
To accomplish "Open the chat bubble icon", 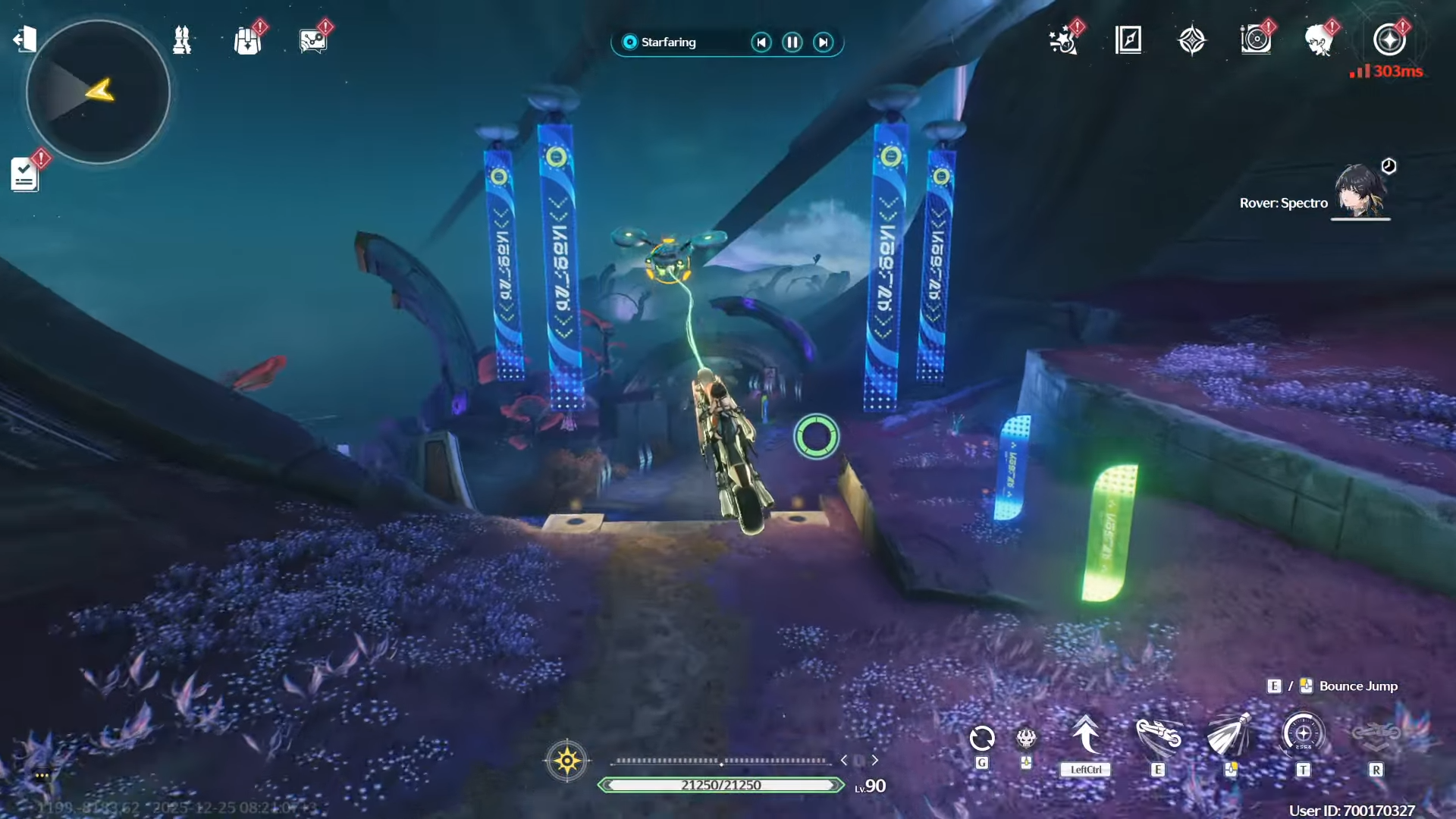I will (312, 41).
